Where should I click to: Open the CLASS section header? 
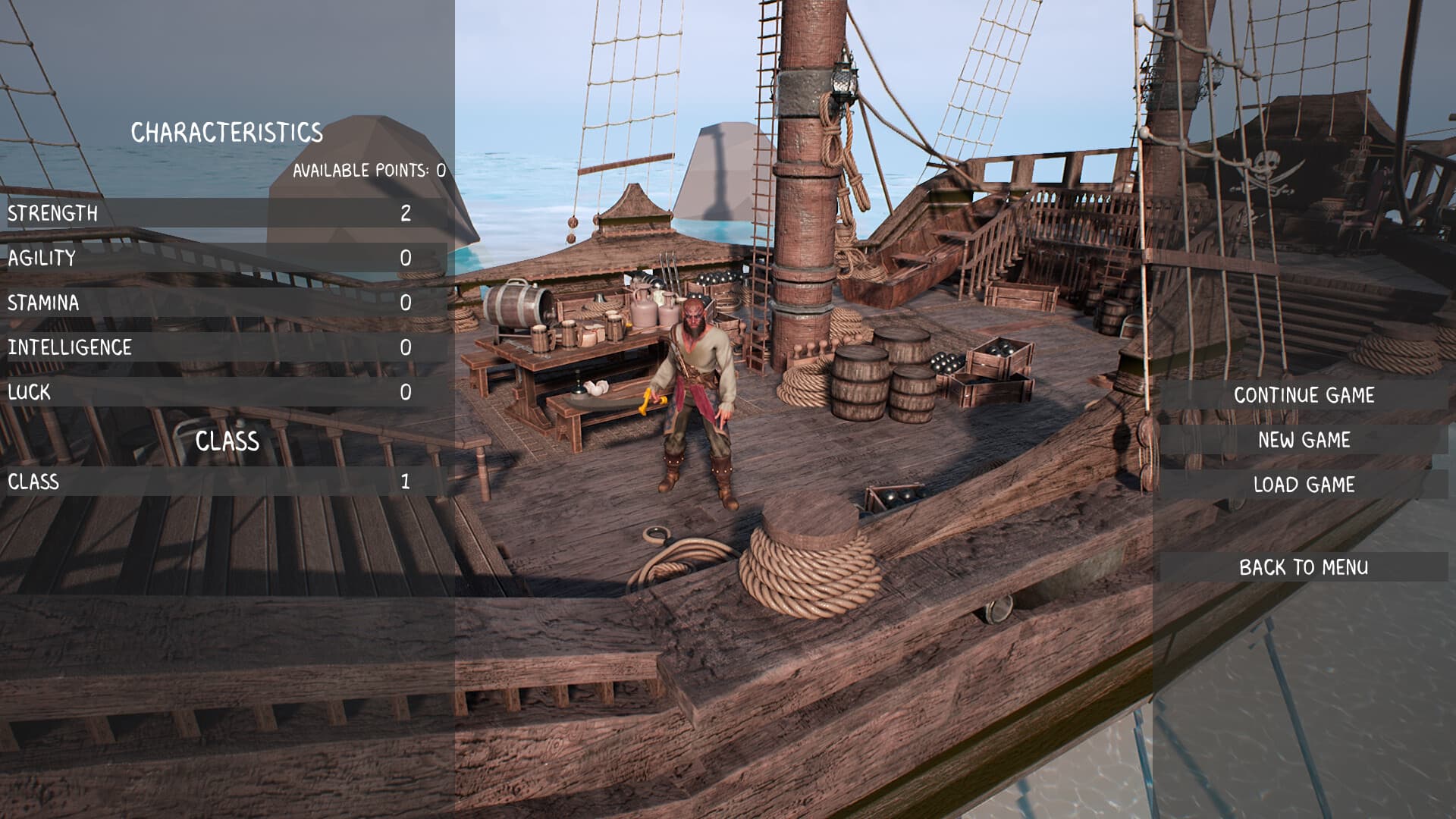[x=227, y=440]
